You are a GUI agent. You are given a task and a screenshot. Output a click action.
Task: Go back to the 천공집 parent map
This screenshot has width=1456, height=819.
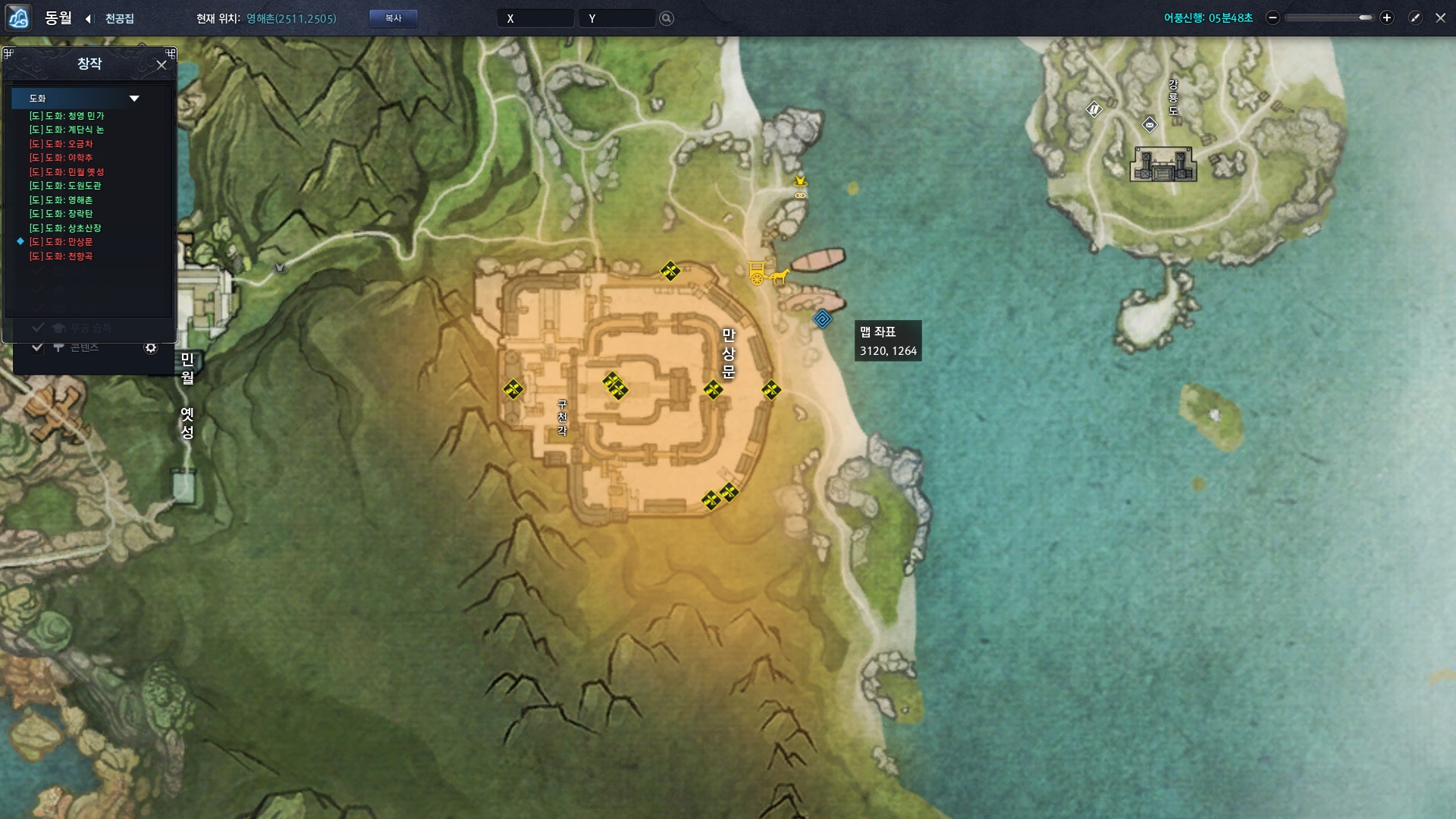click(89, 18)
